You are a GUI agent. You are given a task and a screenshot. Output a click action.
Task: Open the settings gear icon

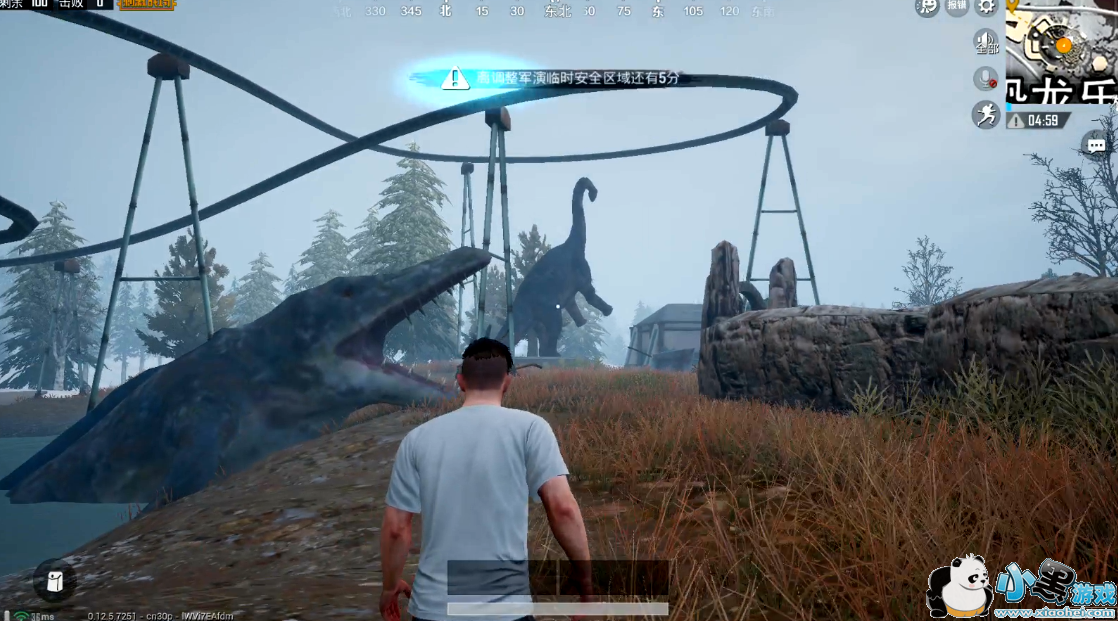pos(987,6)
